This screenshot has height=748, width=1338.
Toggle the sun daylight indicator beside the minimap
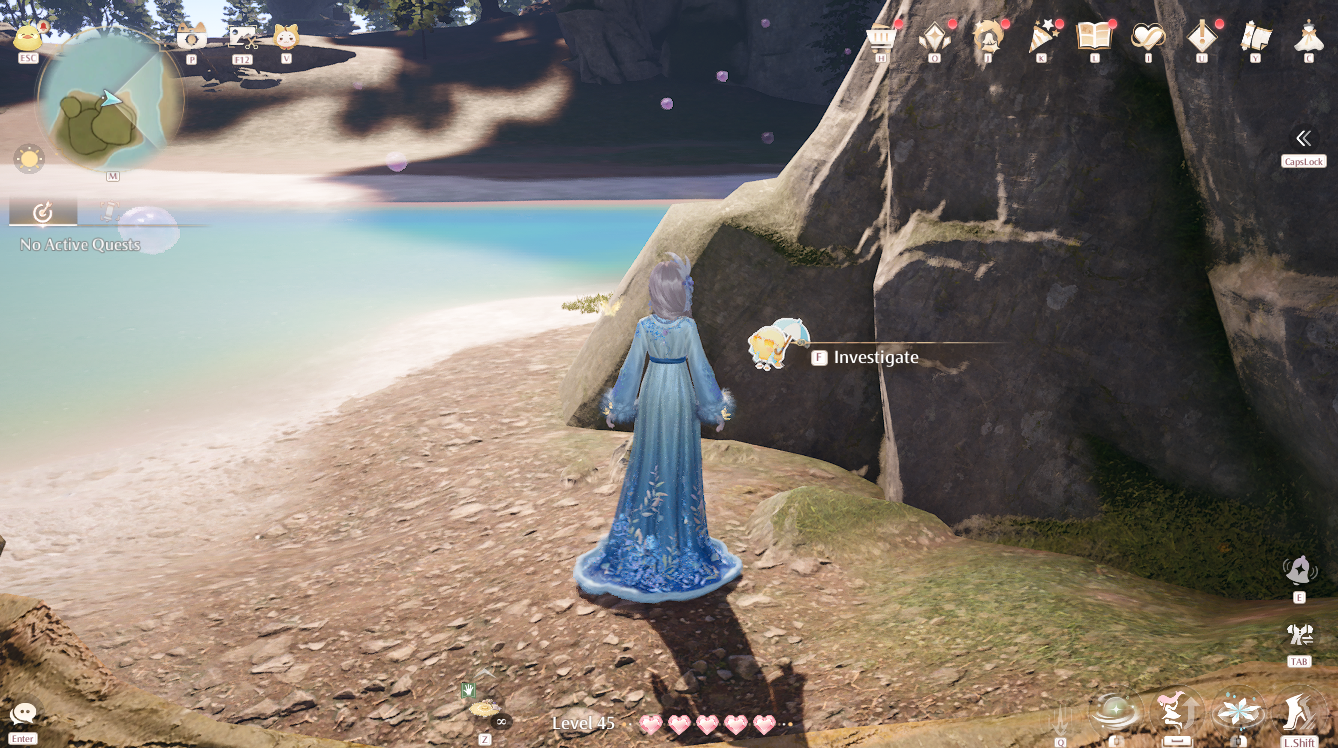pyautogui.click(x=28, y=158)
